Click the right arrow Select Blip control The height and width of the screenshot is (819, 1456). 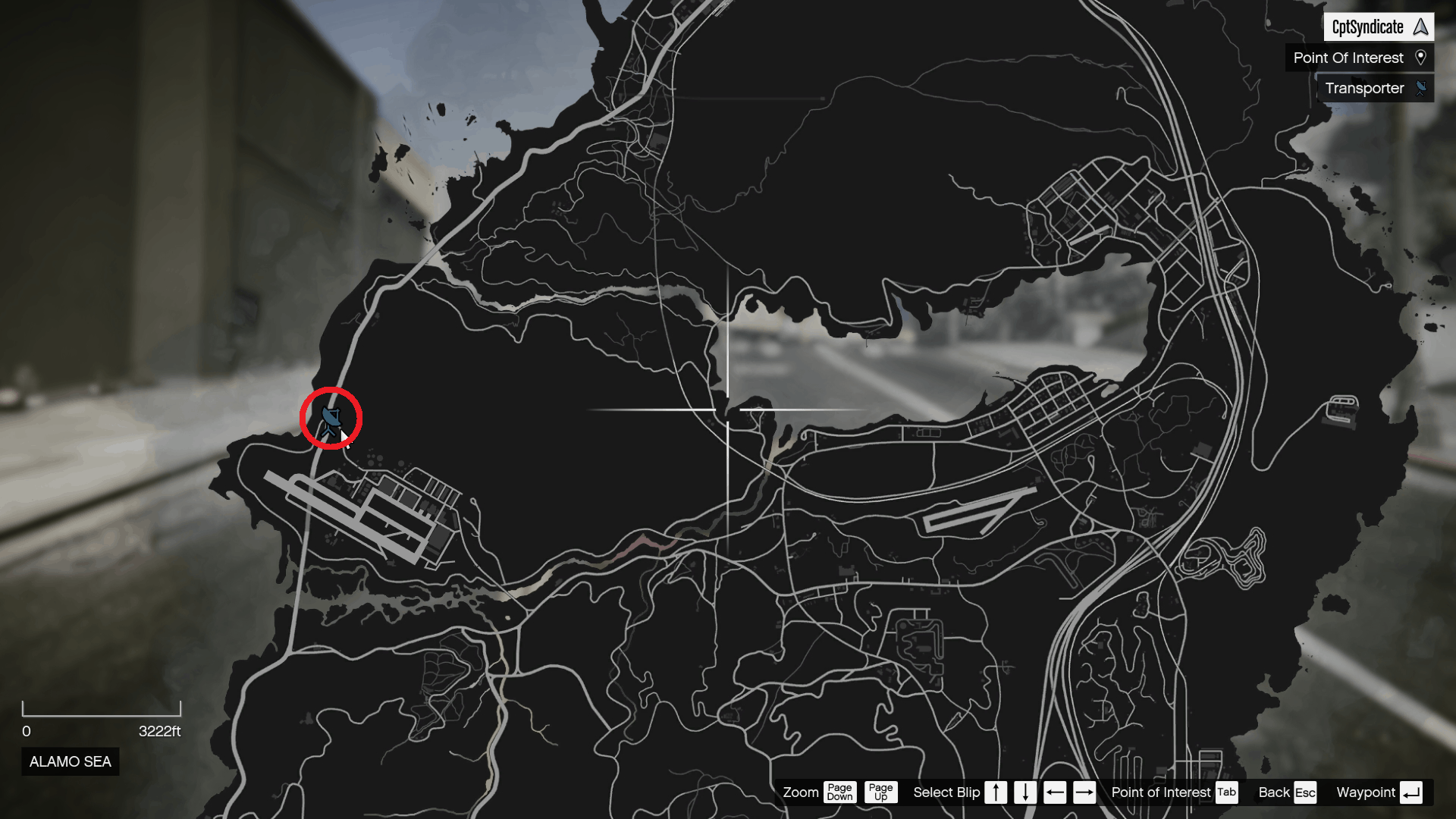[x=1084, y=792]
